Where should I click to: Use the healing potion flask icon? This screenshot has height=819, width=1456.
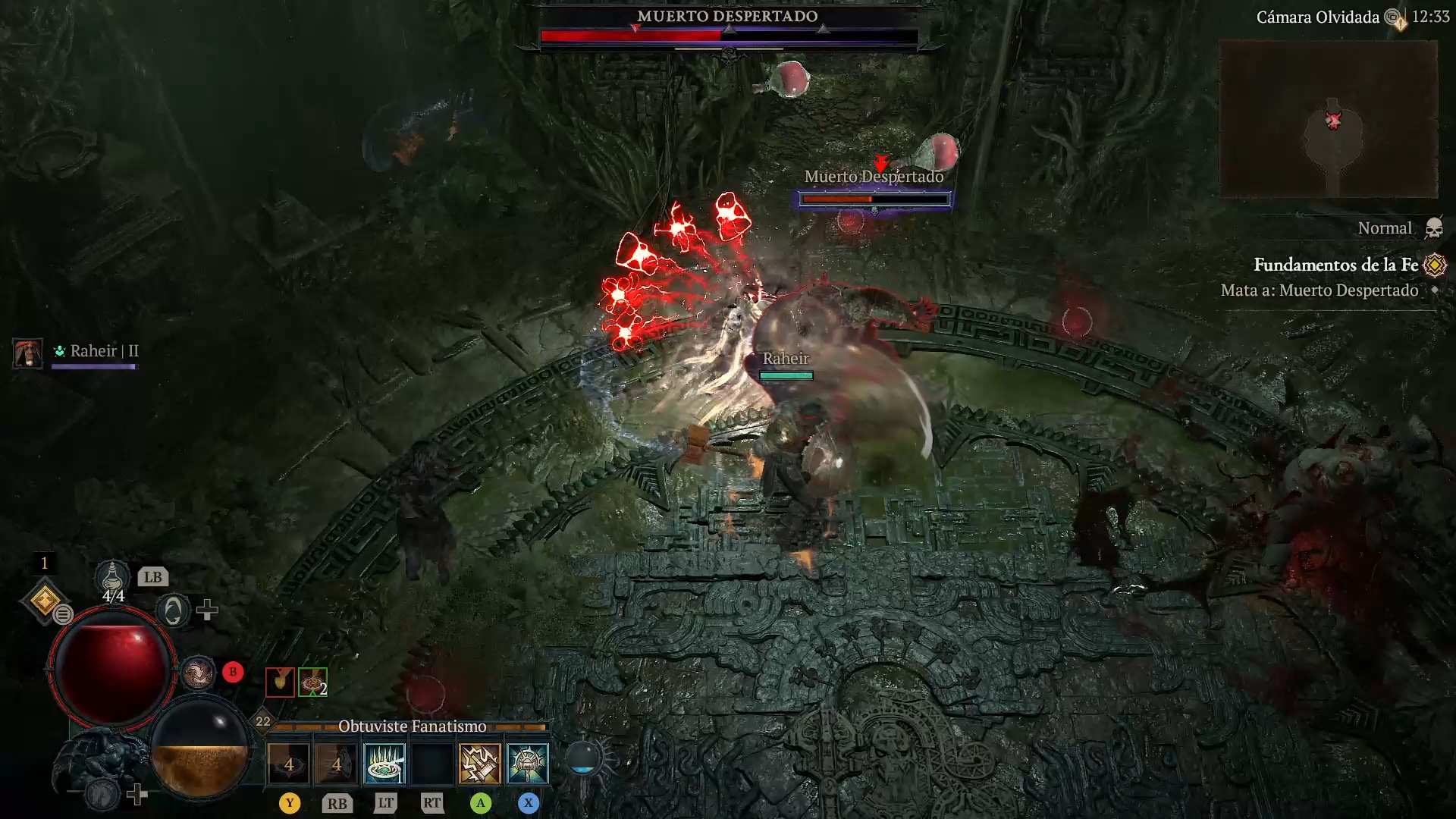[112, 579]
